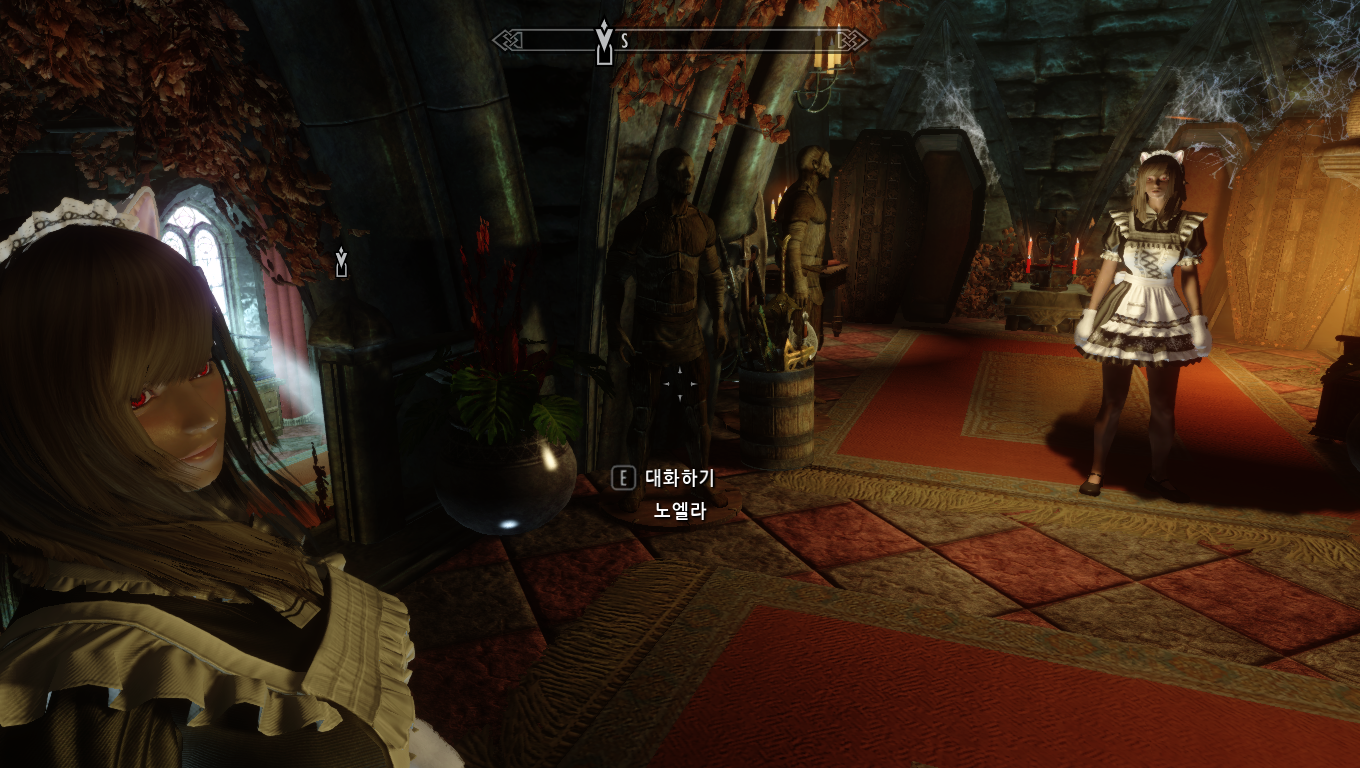Image resolution: width=1360 pixels, height=768 pixels.
Task: Select the floating quest marker beside the window
Action: tap(342, 262)
